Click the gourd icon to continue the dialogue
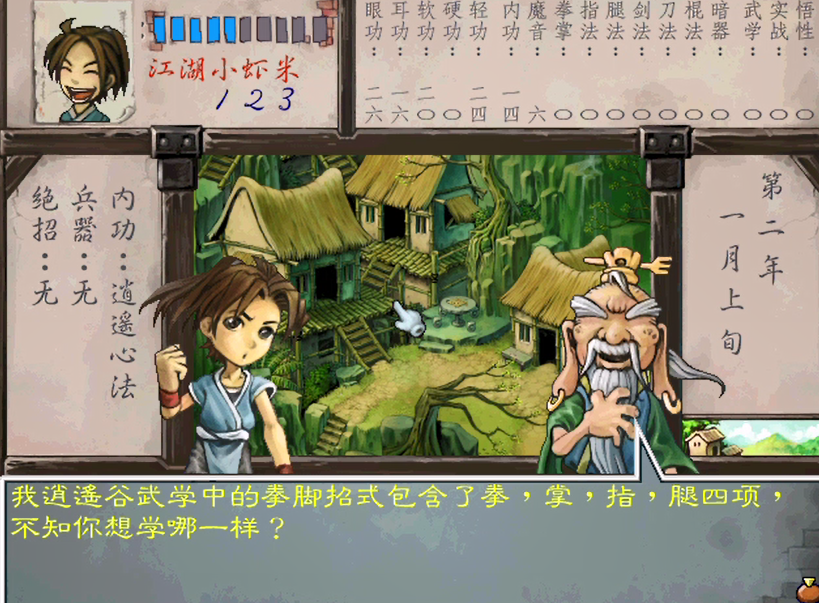819x603 pixels. [x=806, y=590]
